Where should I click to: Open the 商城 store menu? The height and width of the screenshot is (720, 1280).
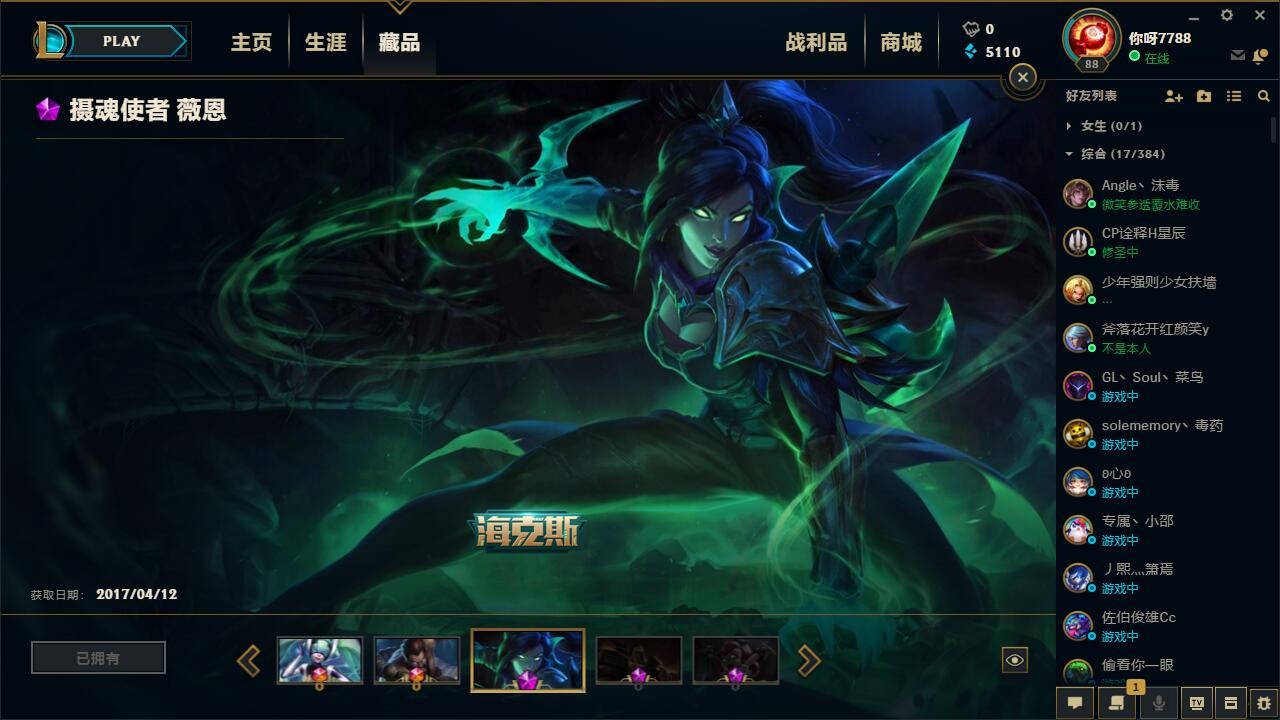(901, 42)
